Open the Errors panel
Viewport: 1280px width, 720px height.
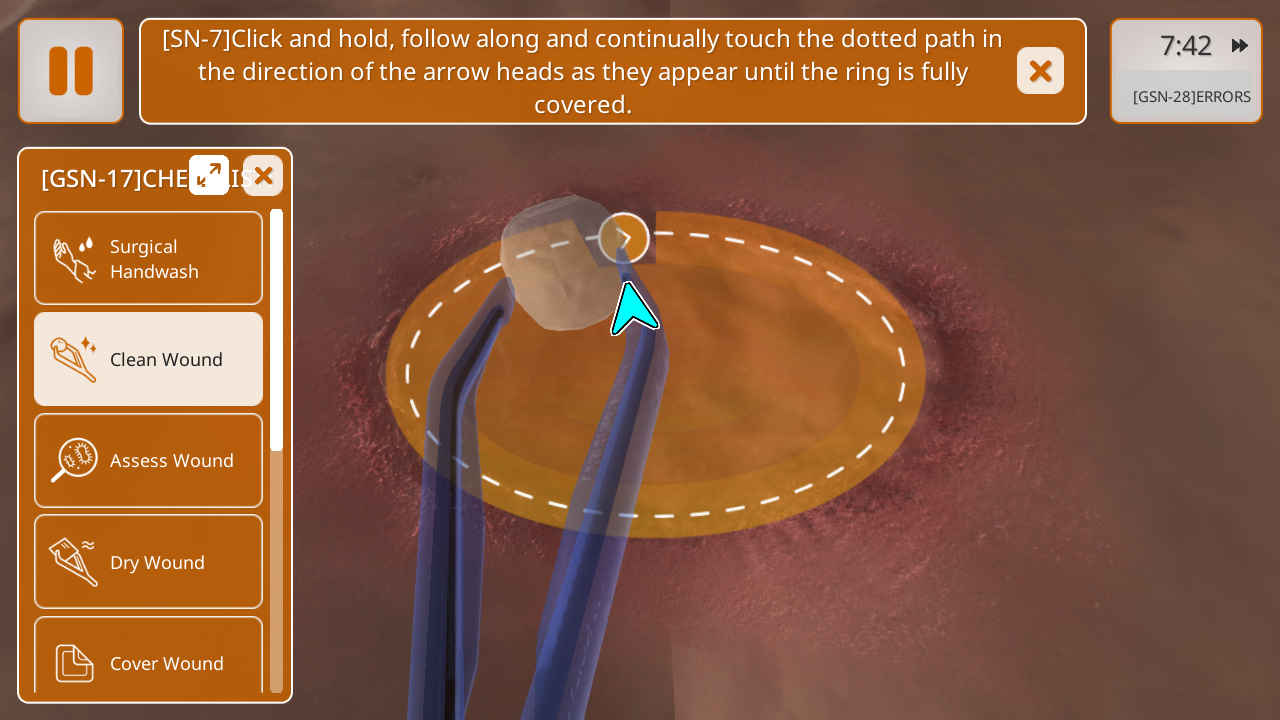(x=1191, y=97)
